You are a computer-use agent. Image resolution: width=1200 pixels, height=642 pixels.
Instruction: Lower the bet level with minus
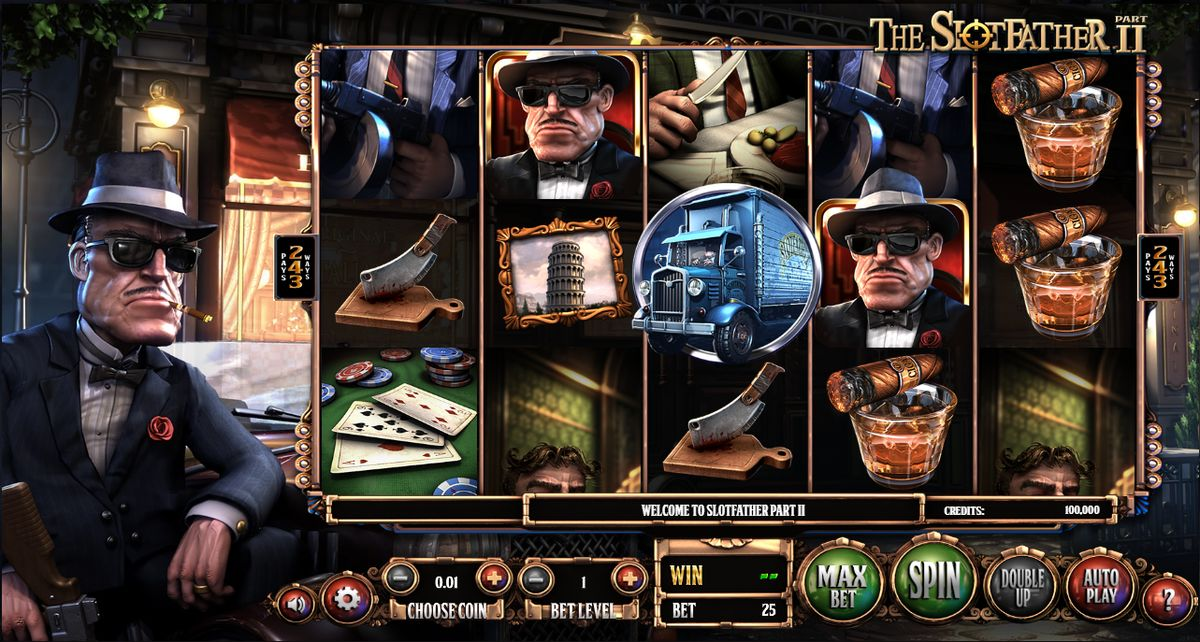point(536,577)
